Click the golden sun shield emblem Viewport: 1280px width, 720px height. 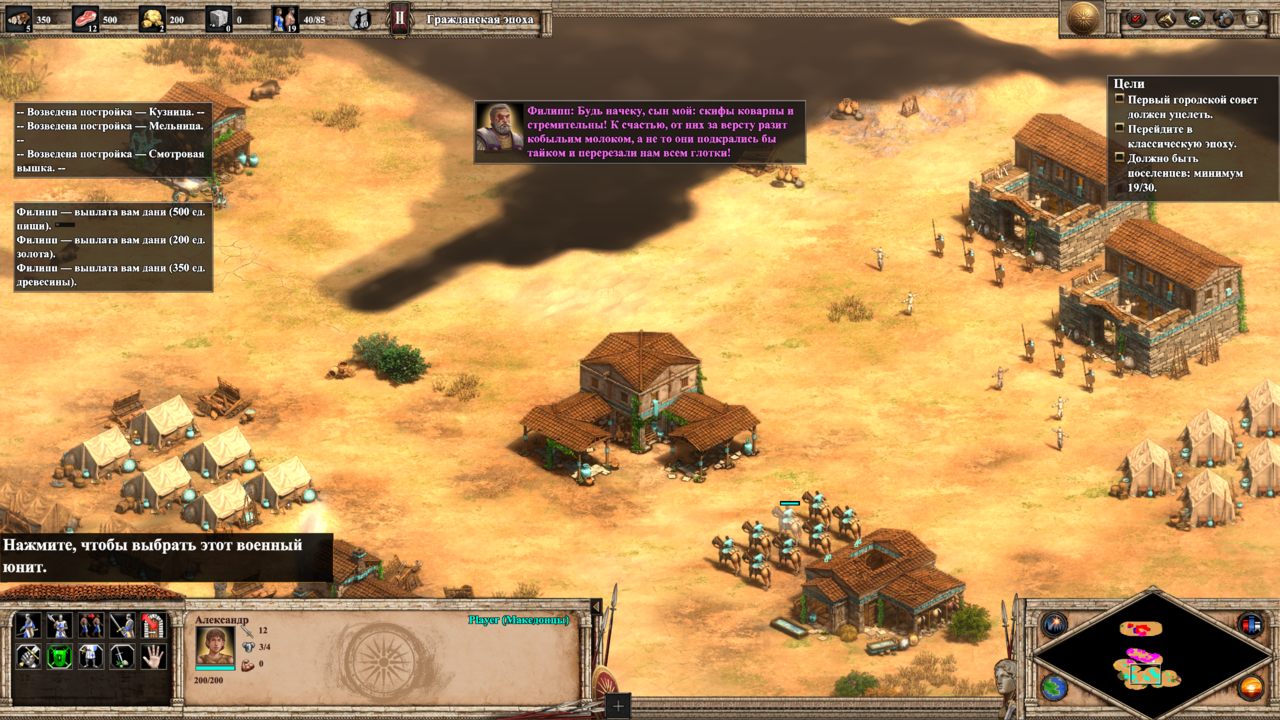coord(1085,17)
